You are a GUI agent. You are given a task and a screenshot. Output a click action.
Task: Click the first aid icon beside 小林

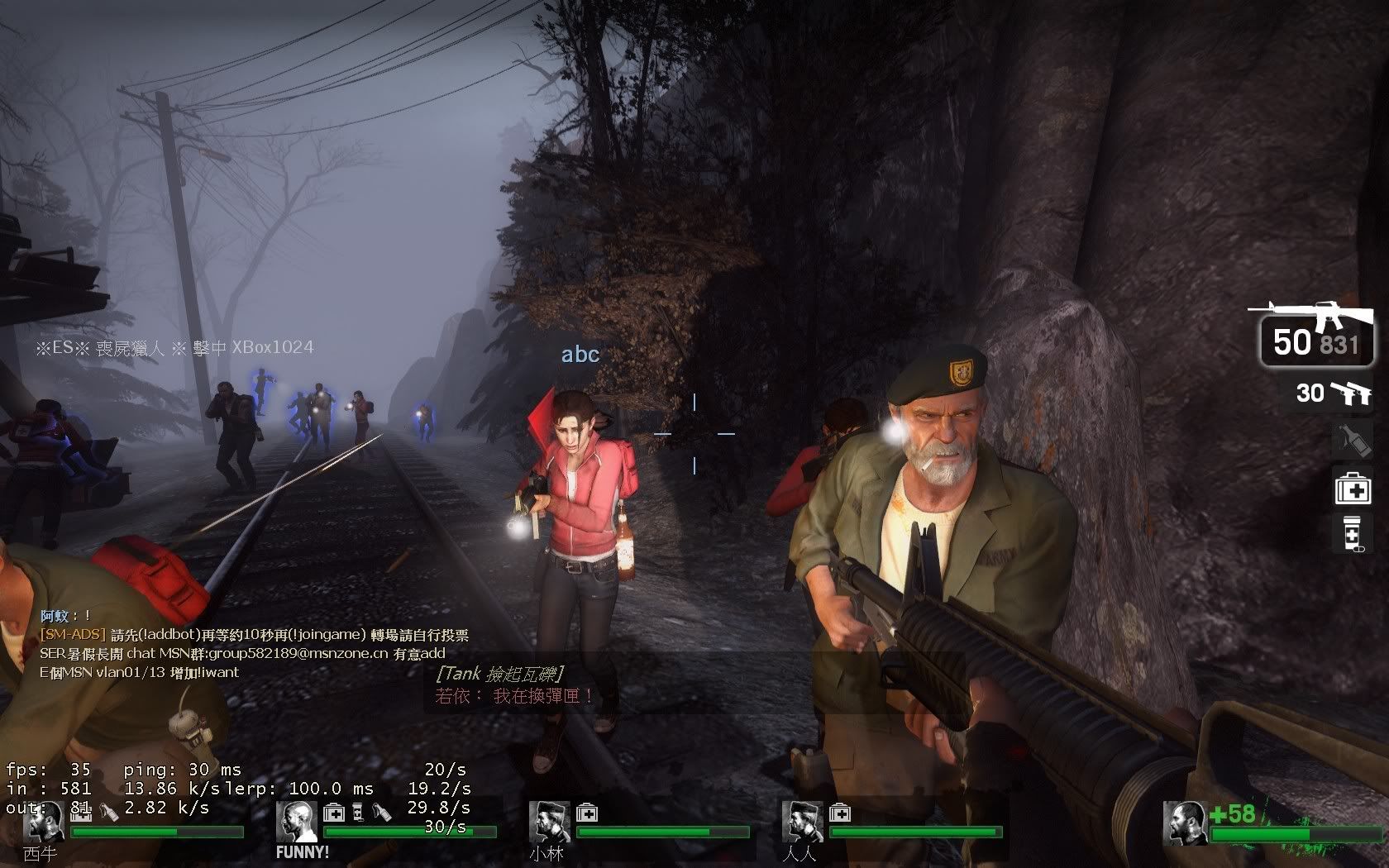(x=587, y=813)
